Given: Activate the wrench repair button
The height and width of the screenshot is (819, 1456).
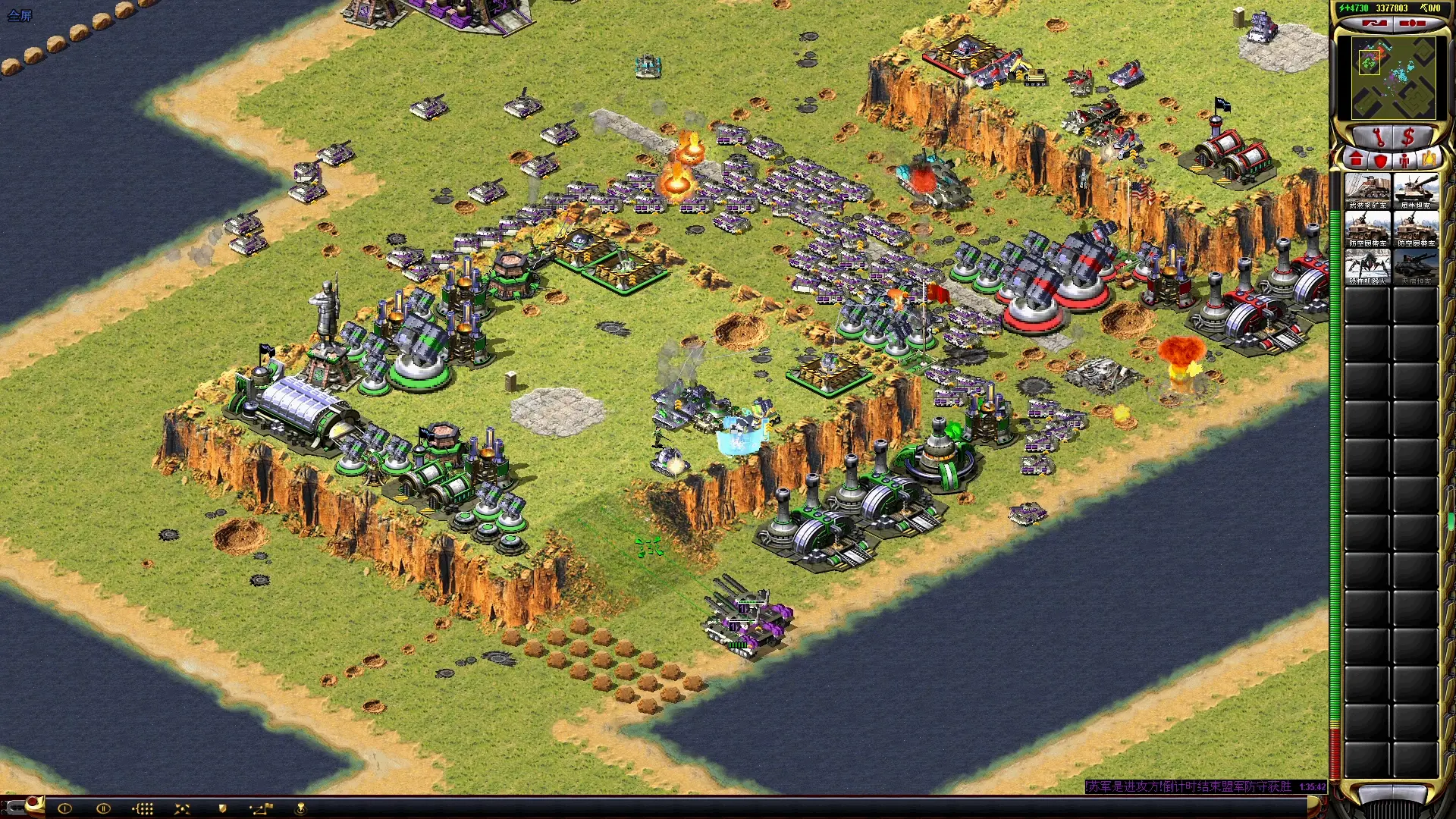Looking at the screenshot, I should [x=1378, y=137].
